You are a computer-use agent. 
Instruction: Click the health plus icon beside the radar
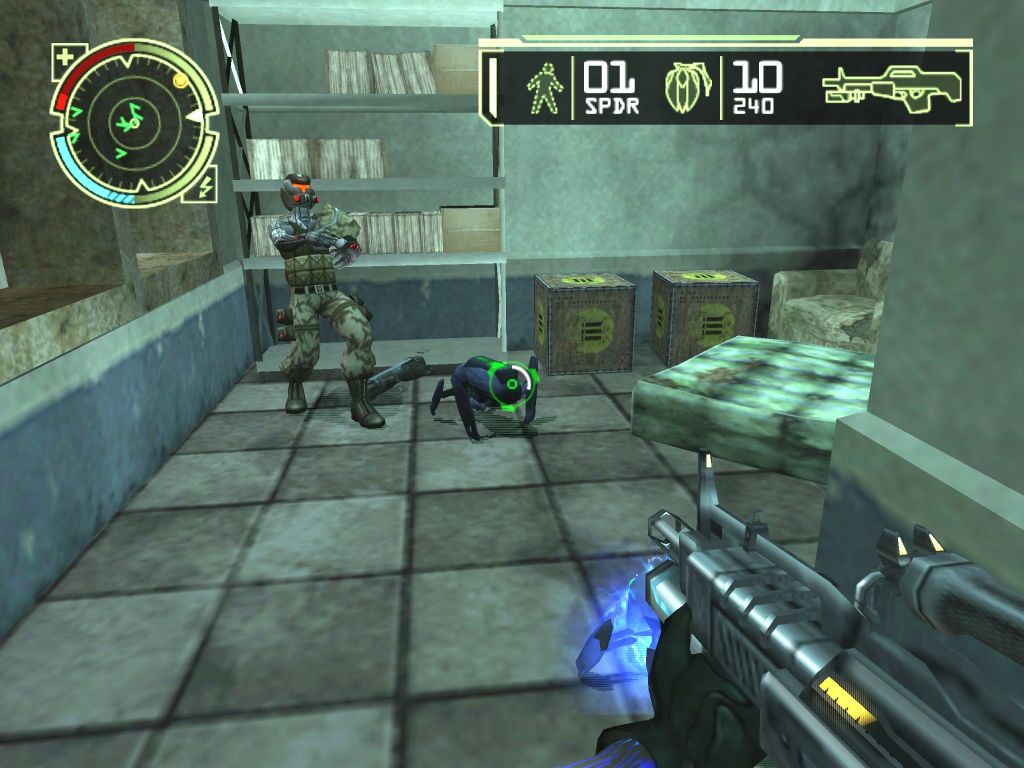pyautogui.click(x=66, y=56)
